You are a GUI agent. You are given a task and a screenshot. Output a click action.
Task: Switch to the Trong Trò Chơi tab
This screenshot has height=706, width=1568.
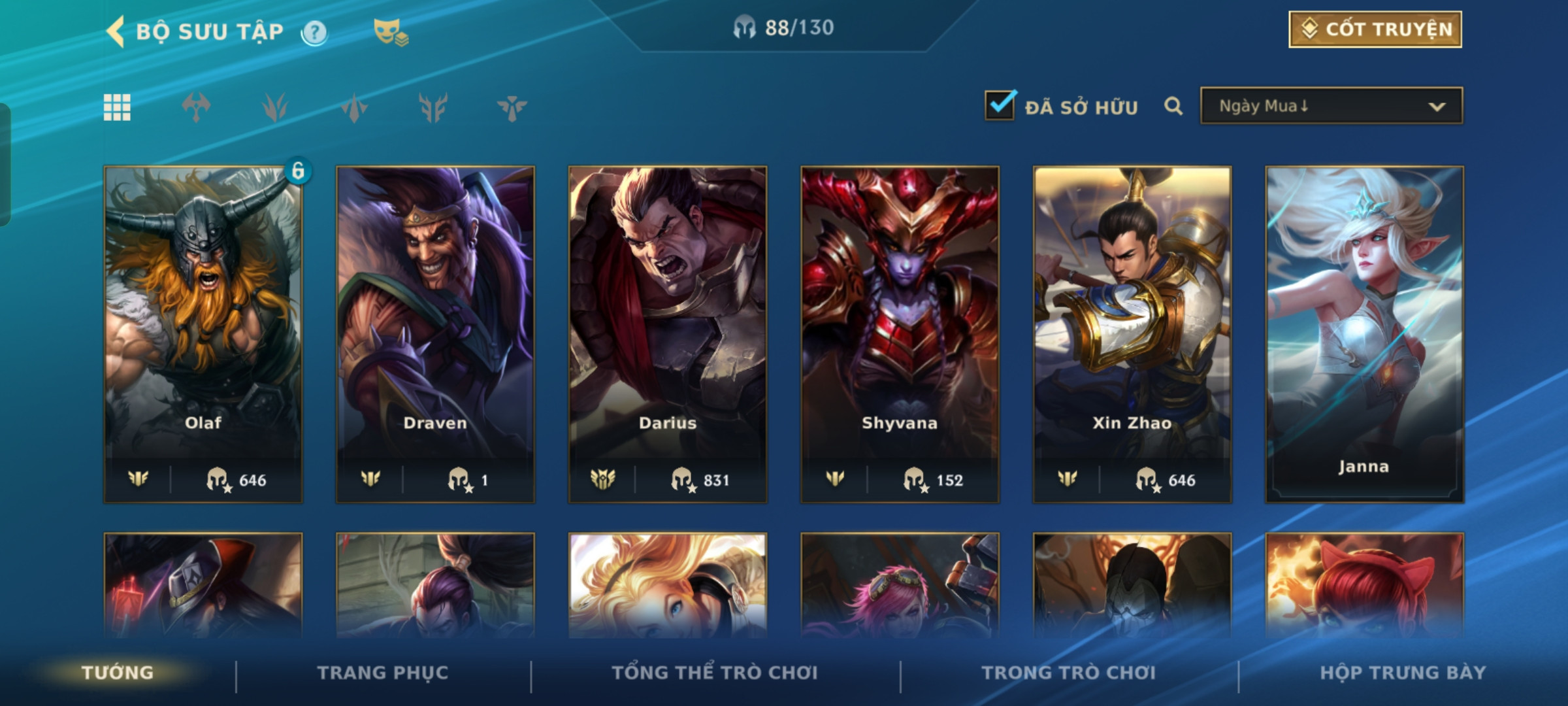point(1069,673)
